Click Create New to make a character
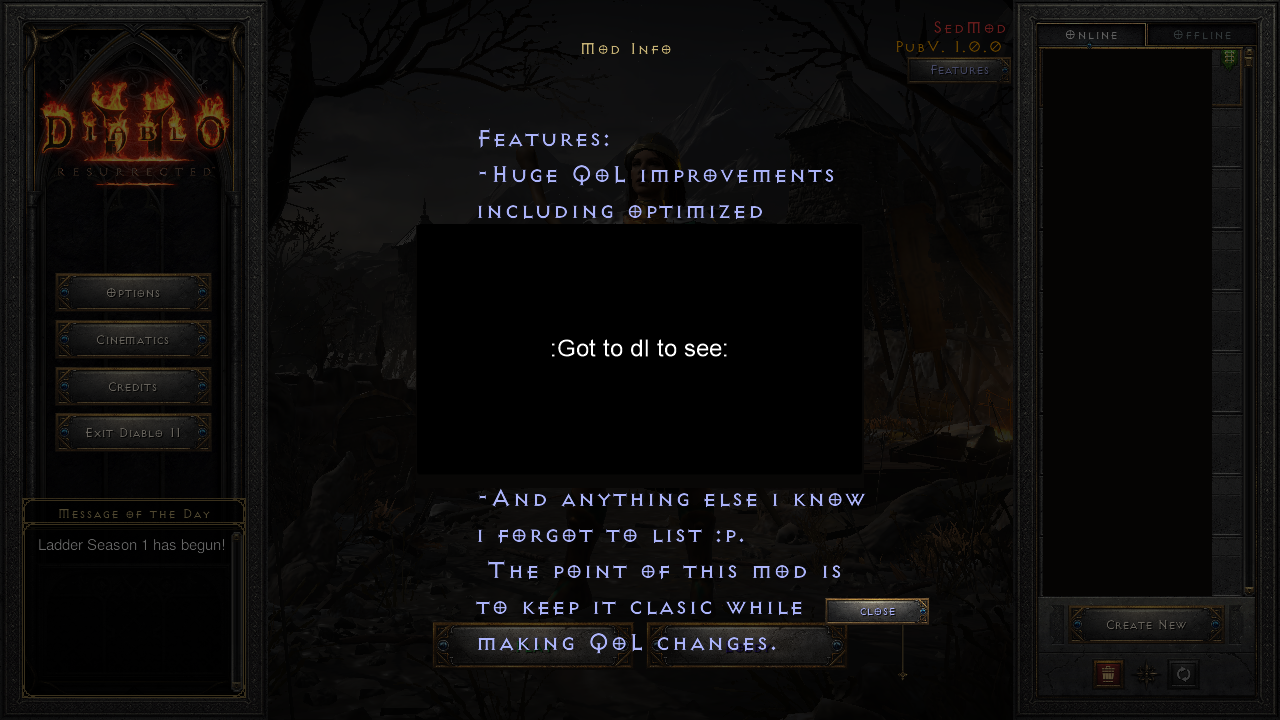The width and height of the screenshot is (1280, 720). coord(1146,624)
